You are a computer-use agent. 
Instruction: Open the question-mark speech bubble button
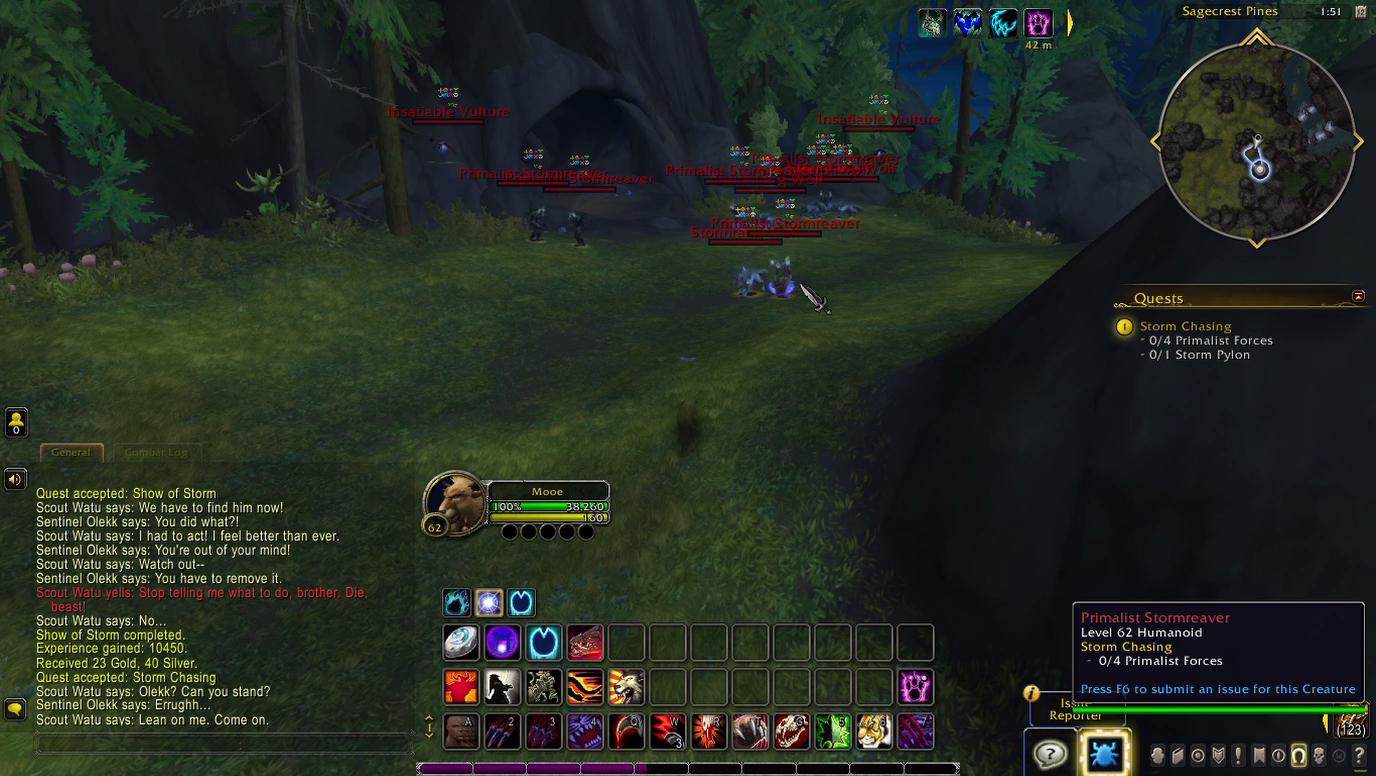pos(1049,754)
